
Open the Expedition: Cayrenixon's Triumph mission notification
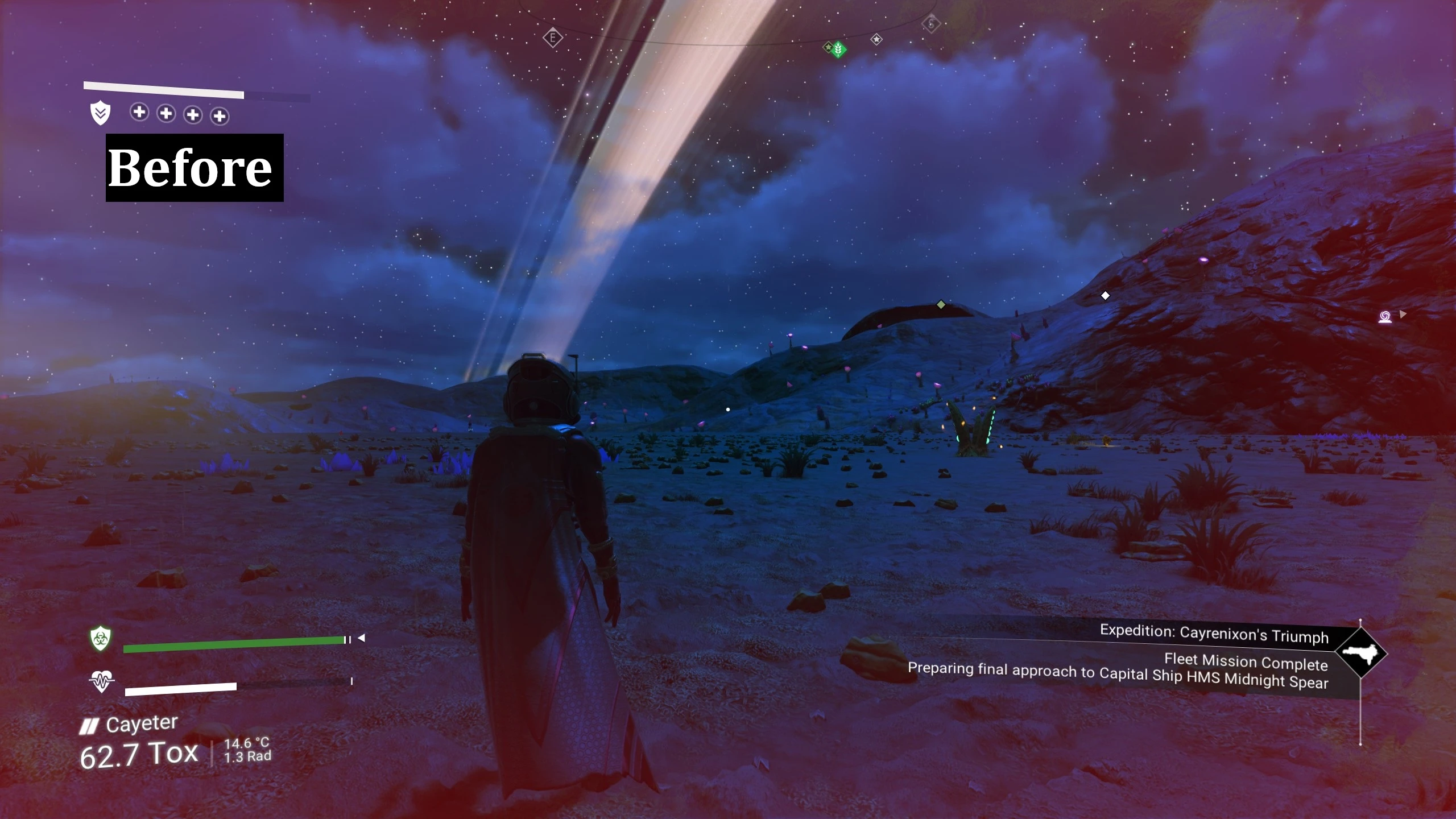(x=1214, y=634)
